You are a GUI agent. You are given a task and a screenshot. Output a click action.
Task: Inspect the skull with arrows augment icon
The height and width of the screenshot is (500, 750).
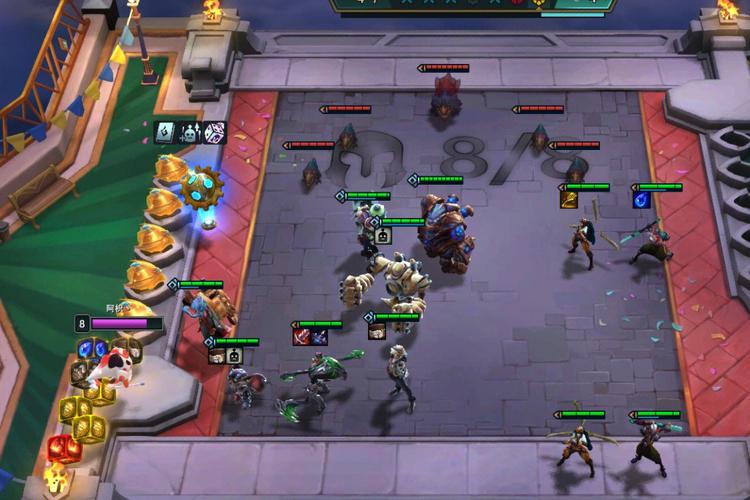tap(190, 131)
